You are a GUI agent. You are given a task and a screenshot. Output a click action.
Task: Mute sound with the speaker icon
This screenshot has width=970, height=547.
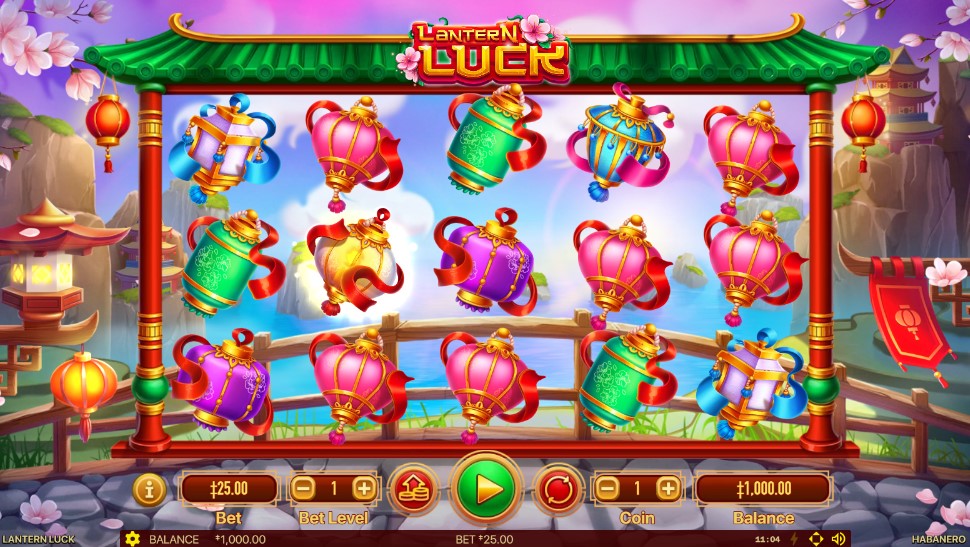pos(837,539)
